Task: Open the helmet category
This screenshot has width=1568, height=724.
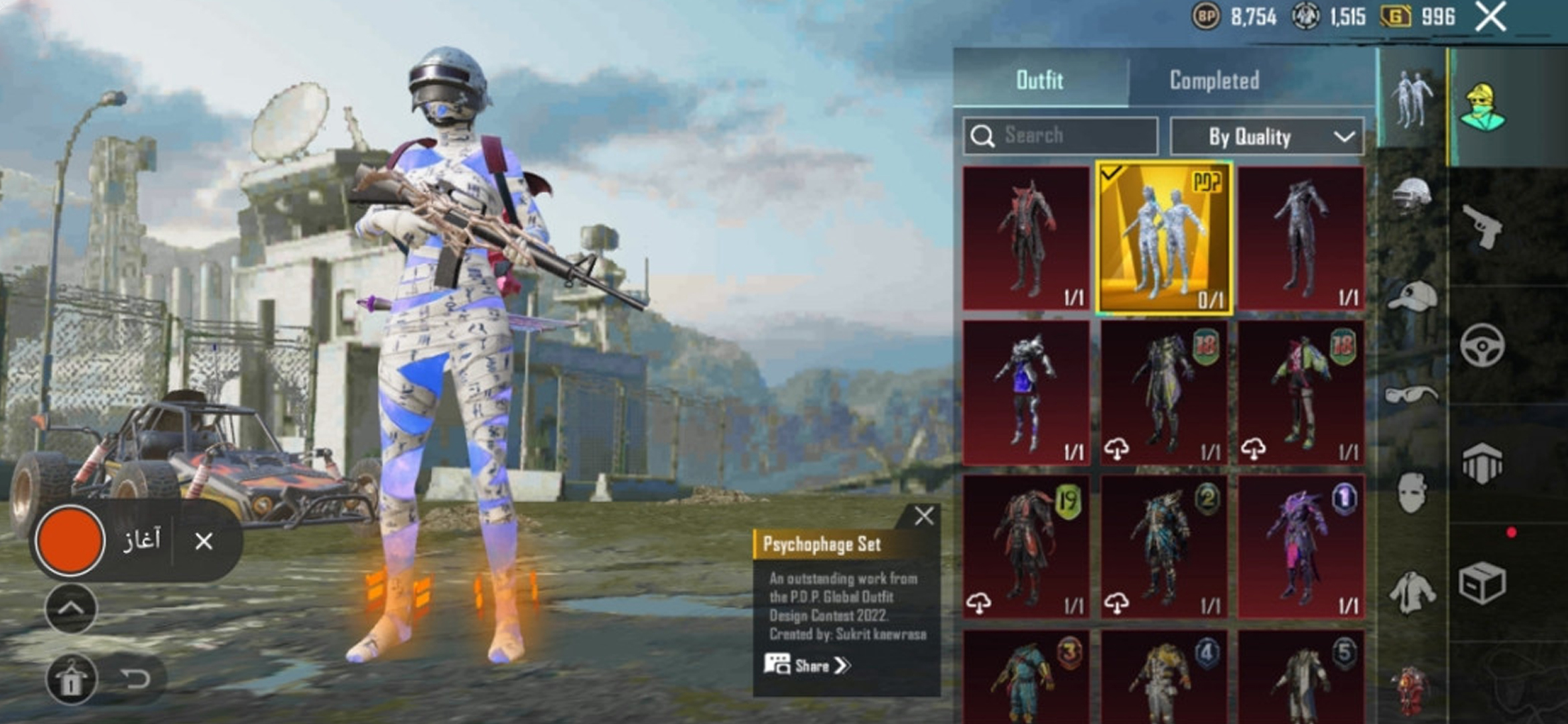Action: point(1411,195)
